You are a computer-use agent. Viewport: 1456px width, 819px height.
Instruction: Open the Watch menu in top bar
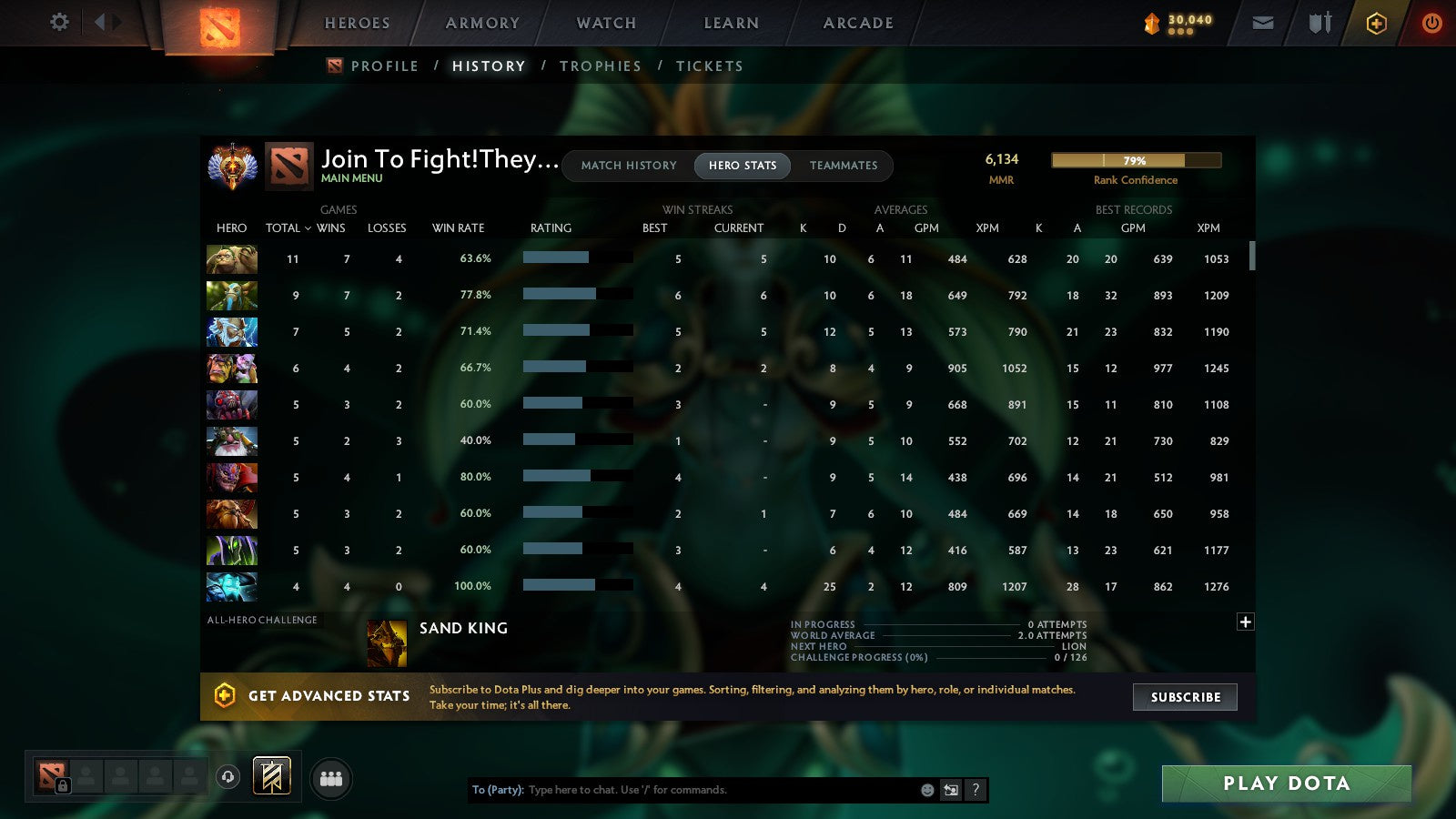click(x=604, y=23)
